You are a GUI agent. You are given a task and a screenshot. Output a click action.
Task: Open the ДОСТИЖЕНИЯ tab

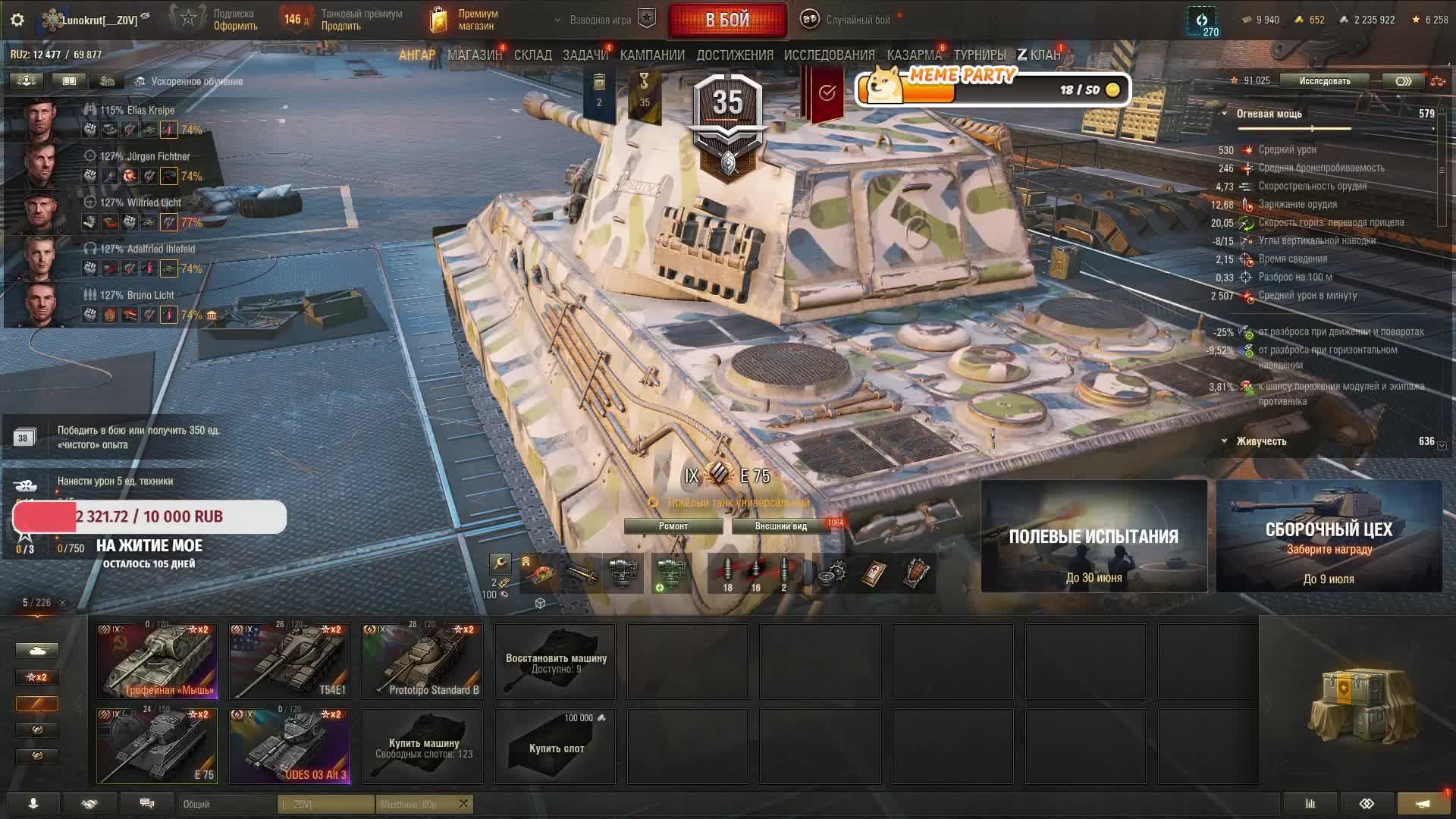(x=734, y=55)
